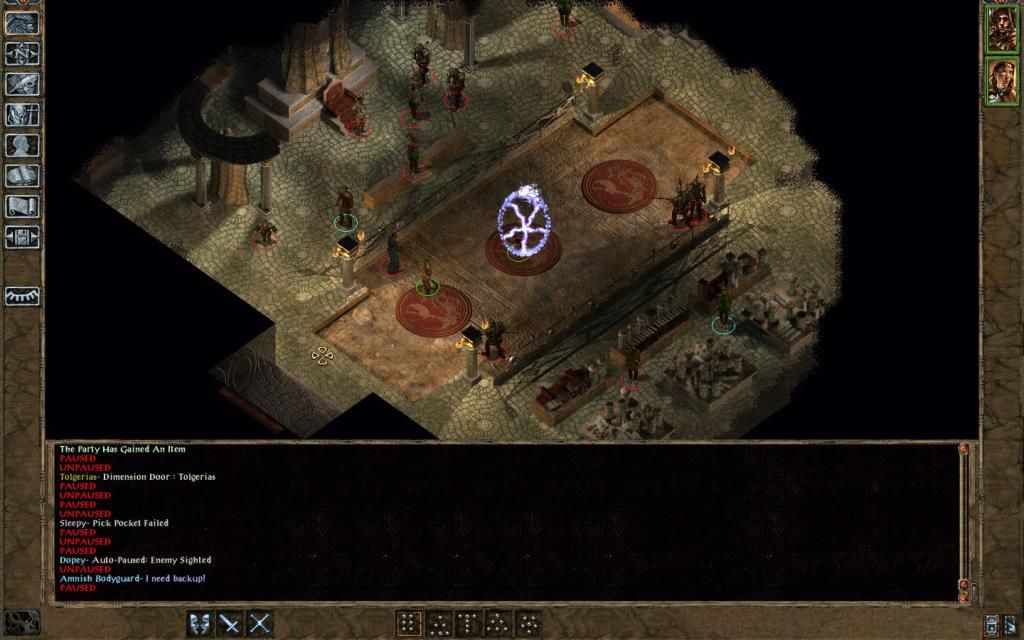Open the mage spellbook

pyautogui.click(x=22, y=176)
